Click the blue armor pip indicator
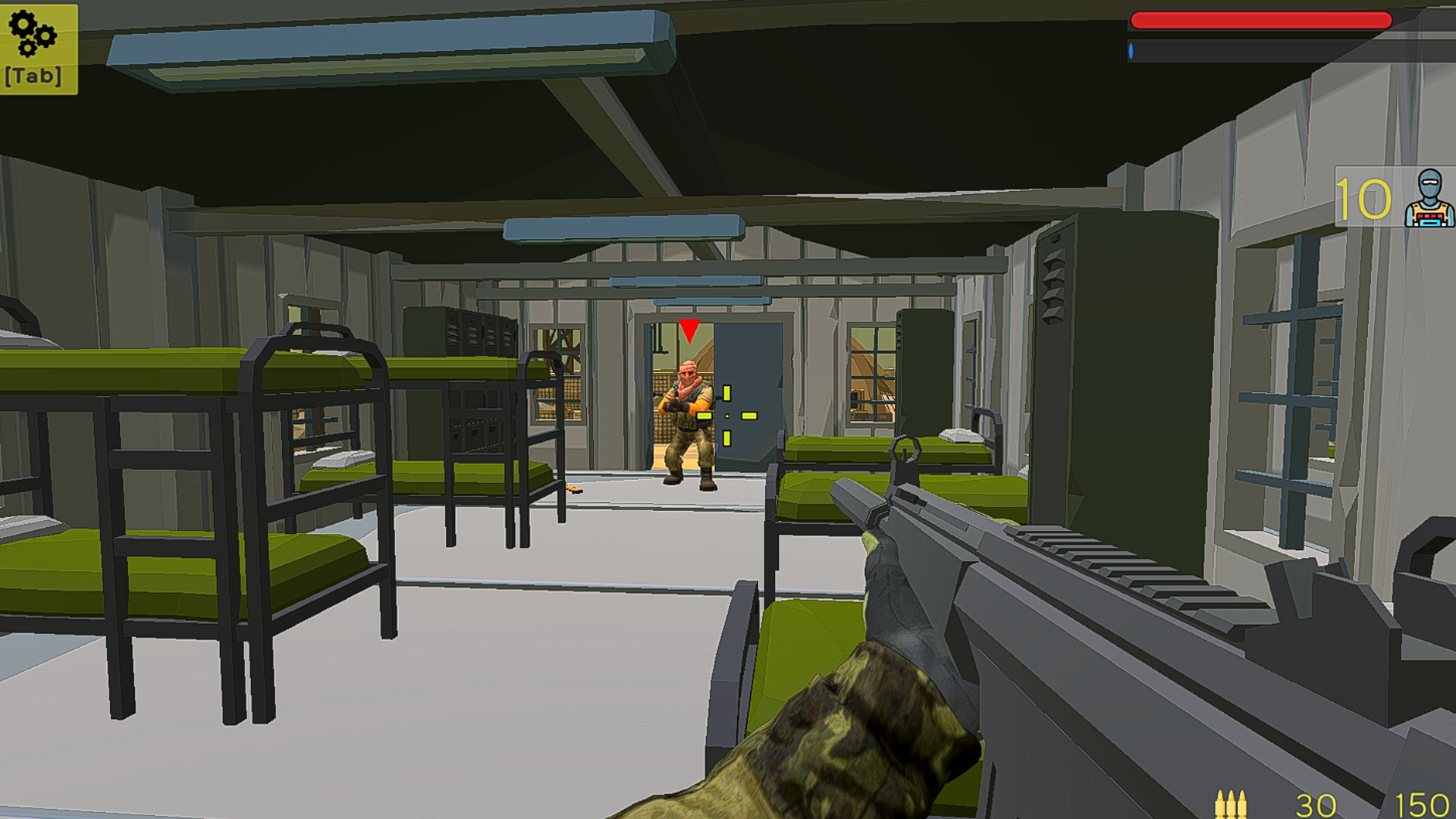Image resolution: width=1456 pixels, height=819 pixels. 1132,51
